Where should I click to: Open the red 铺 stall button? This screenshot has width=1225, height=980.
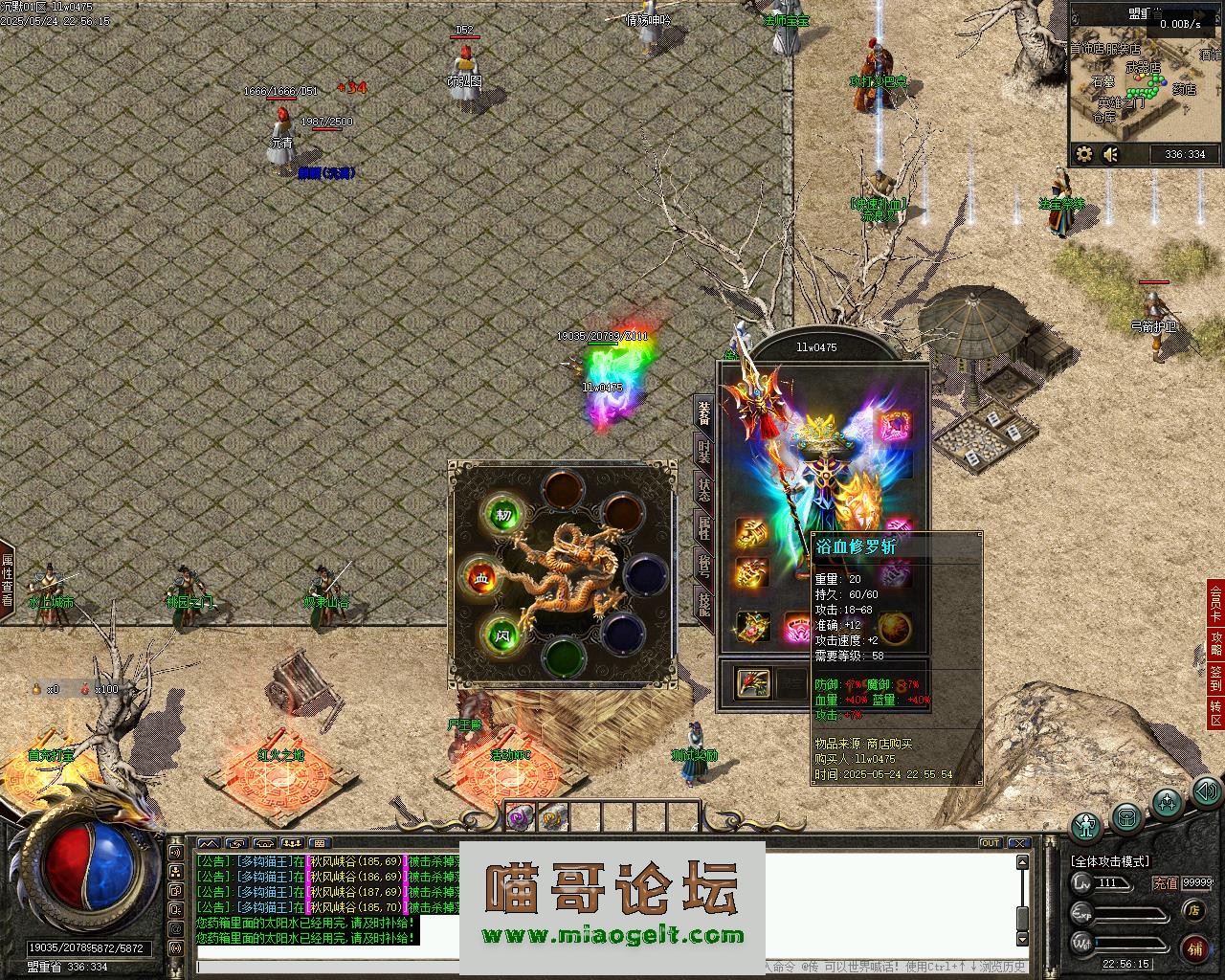1194,947
